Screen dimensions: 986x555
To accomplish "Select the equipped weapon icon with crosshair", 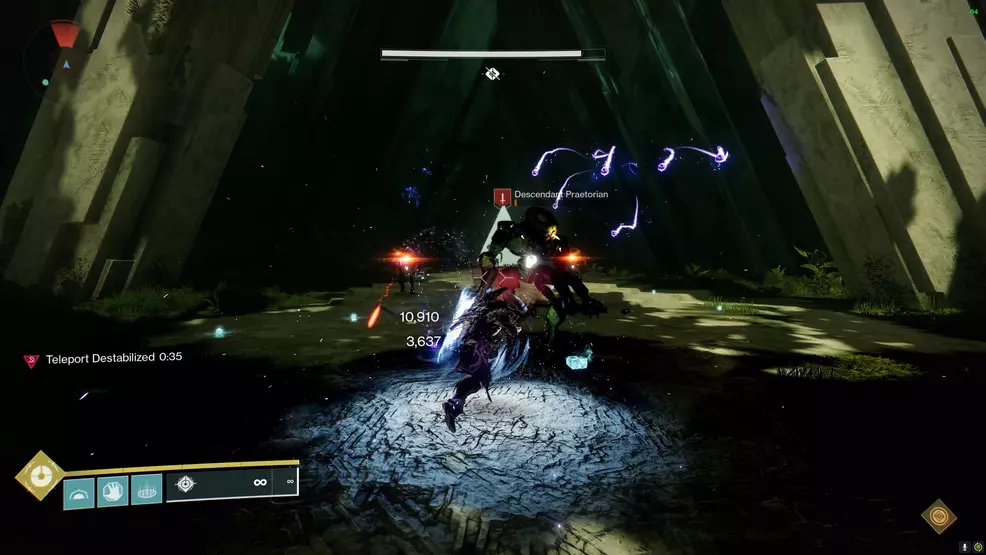I will pos(185,485).
